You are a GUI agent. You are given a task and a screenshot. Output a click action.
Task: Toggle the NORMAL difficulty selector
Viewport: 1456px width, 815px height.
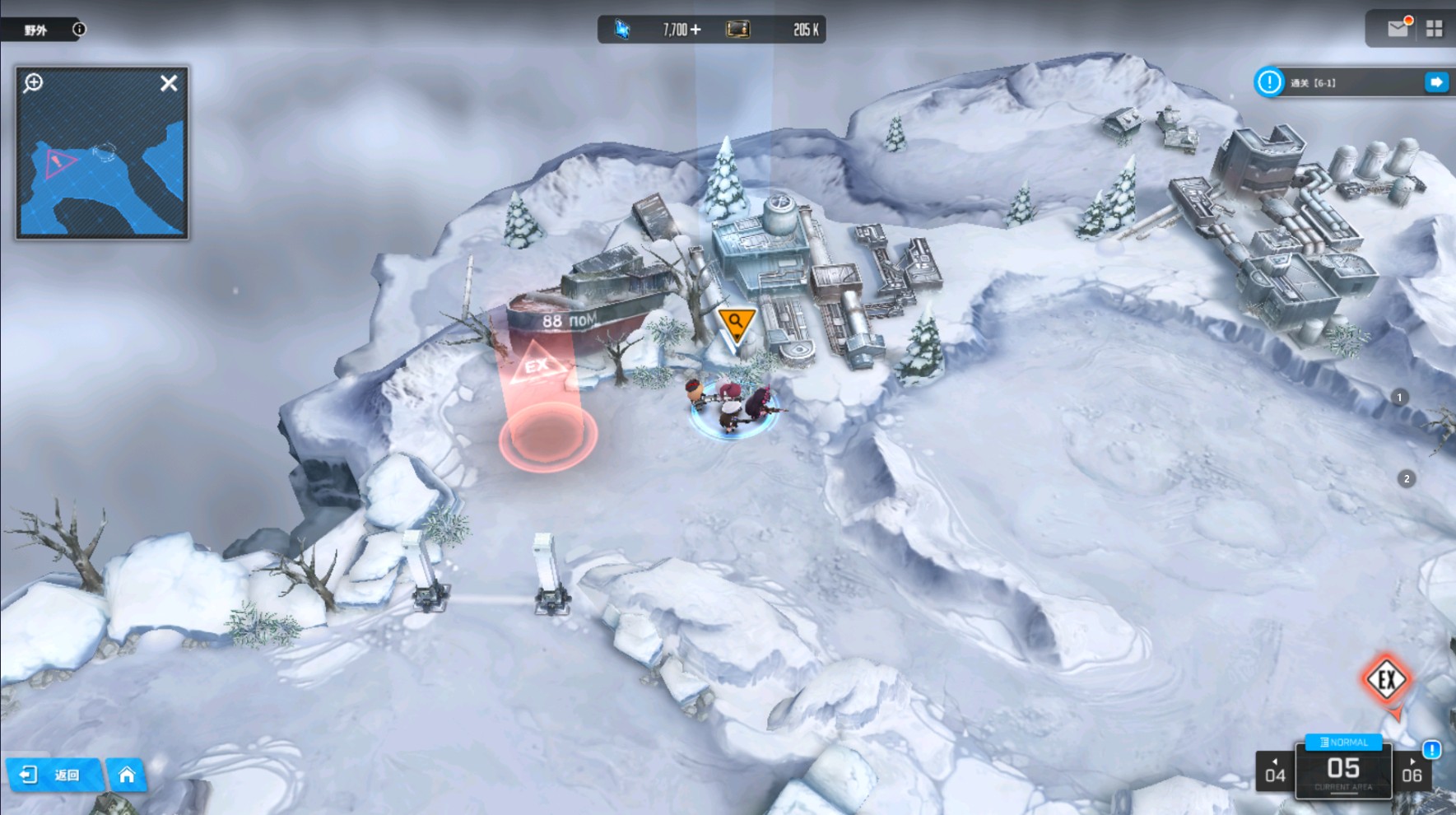click(x=1343, y=743)
